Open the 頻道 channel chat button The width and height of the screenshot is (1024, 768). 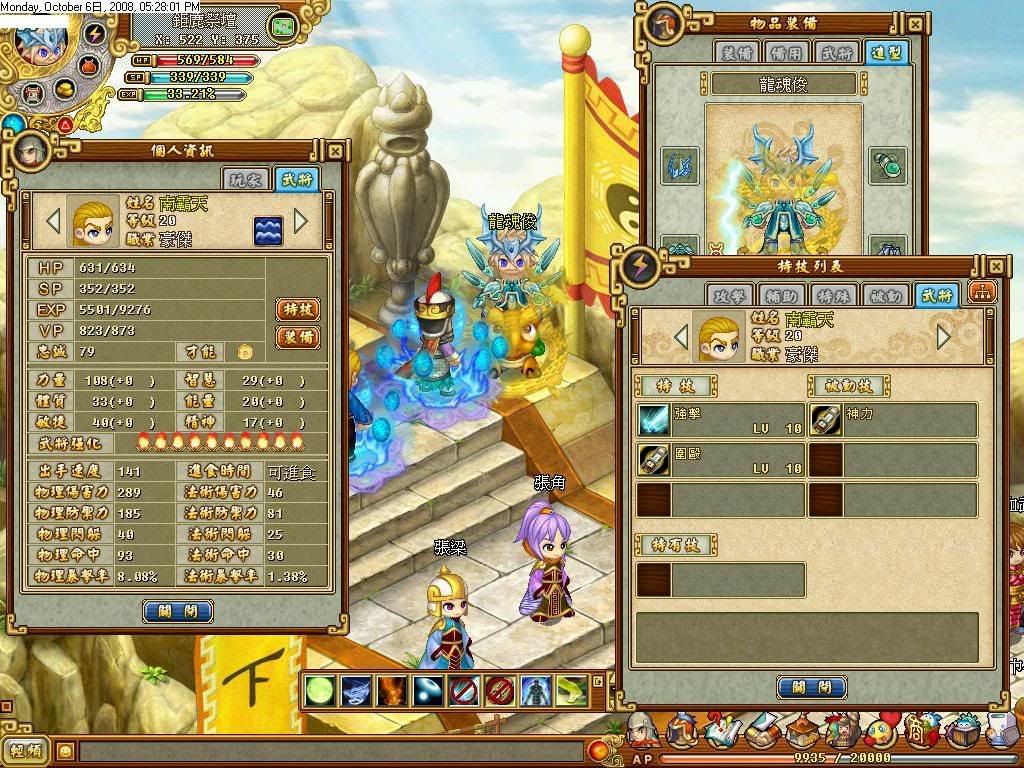pos(26,750)
